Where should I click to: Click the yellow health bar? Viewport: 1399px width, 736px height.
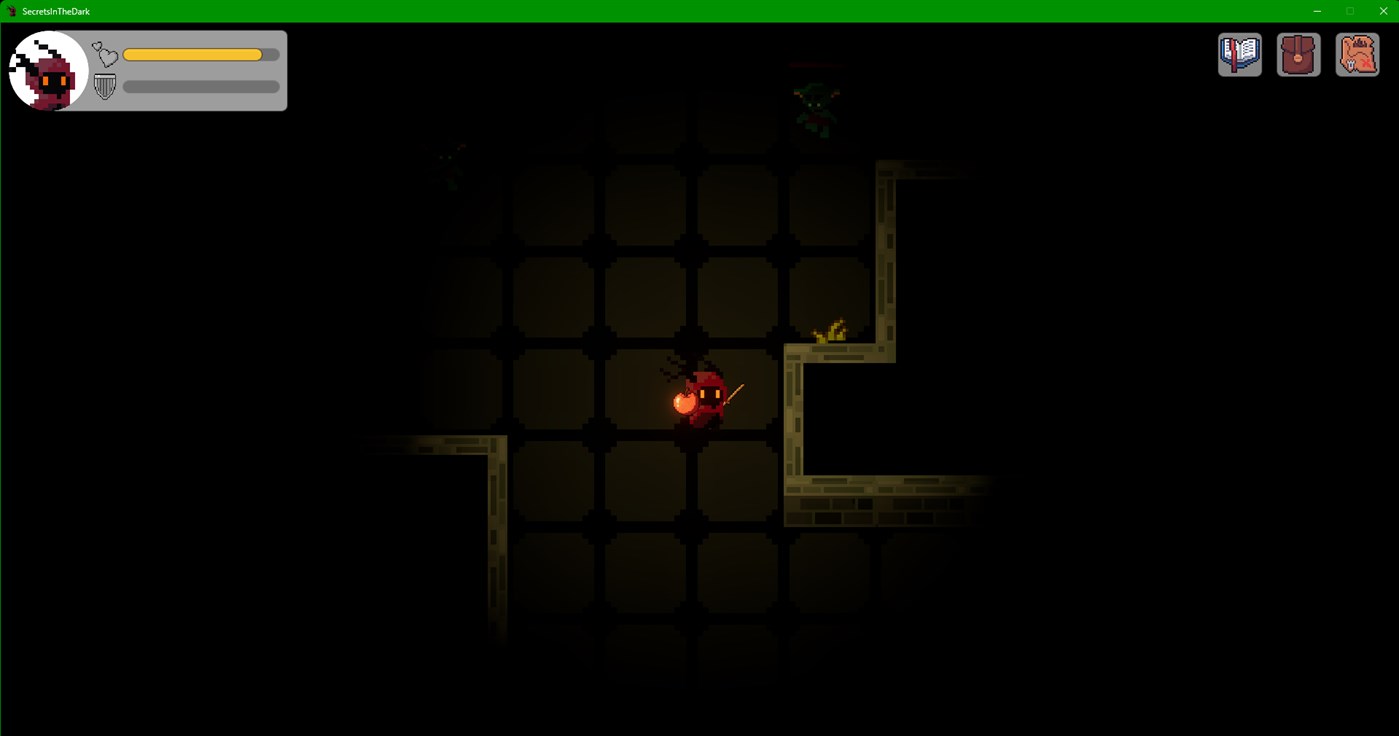[193, 54]
